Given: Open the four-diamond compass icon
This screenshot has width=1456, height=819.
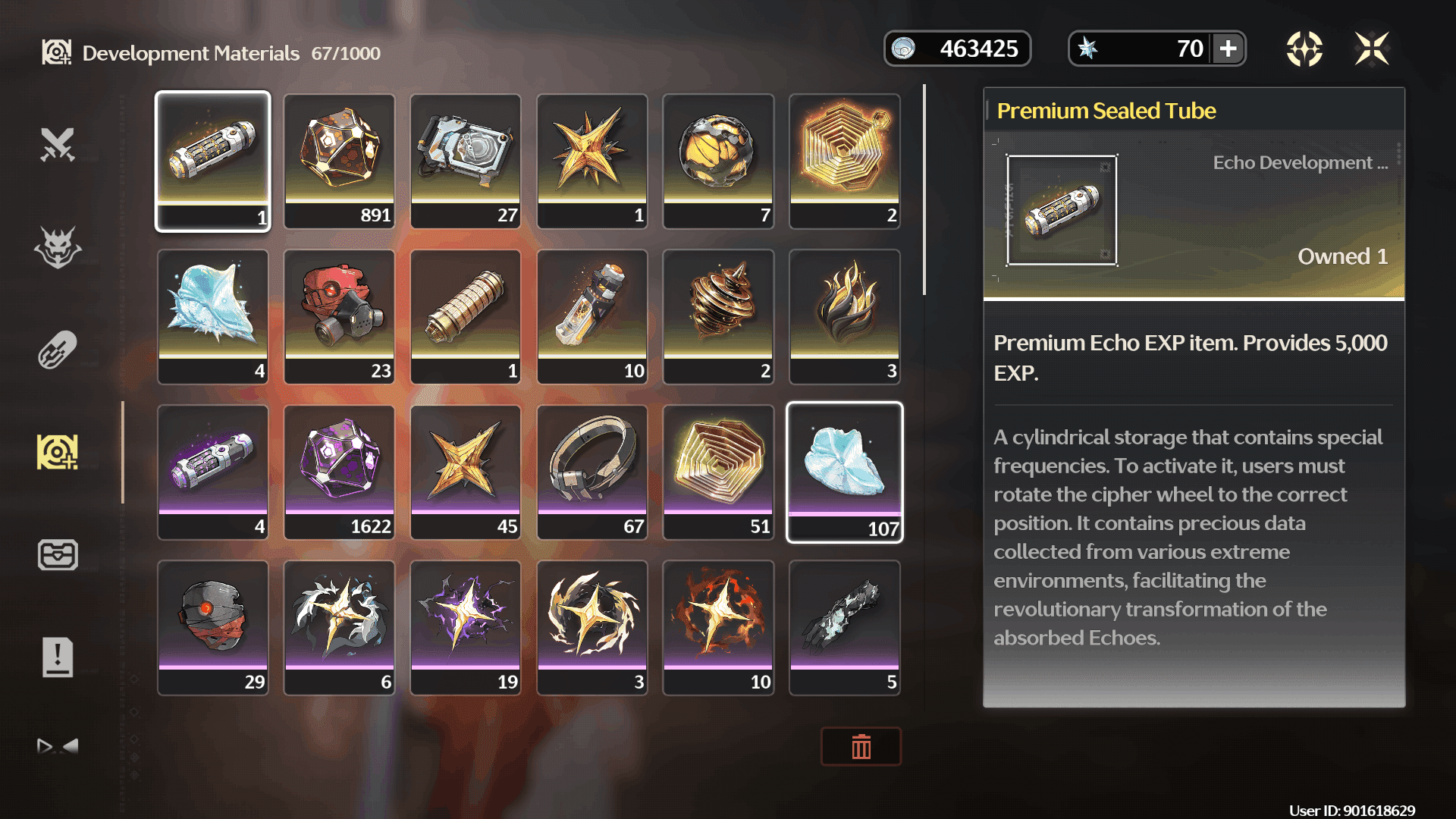Looking at the screenshot, I should (1304, 49).
